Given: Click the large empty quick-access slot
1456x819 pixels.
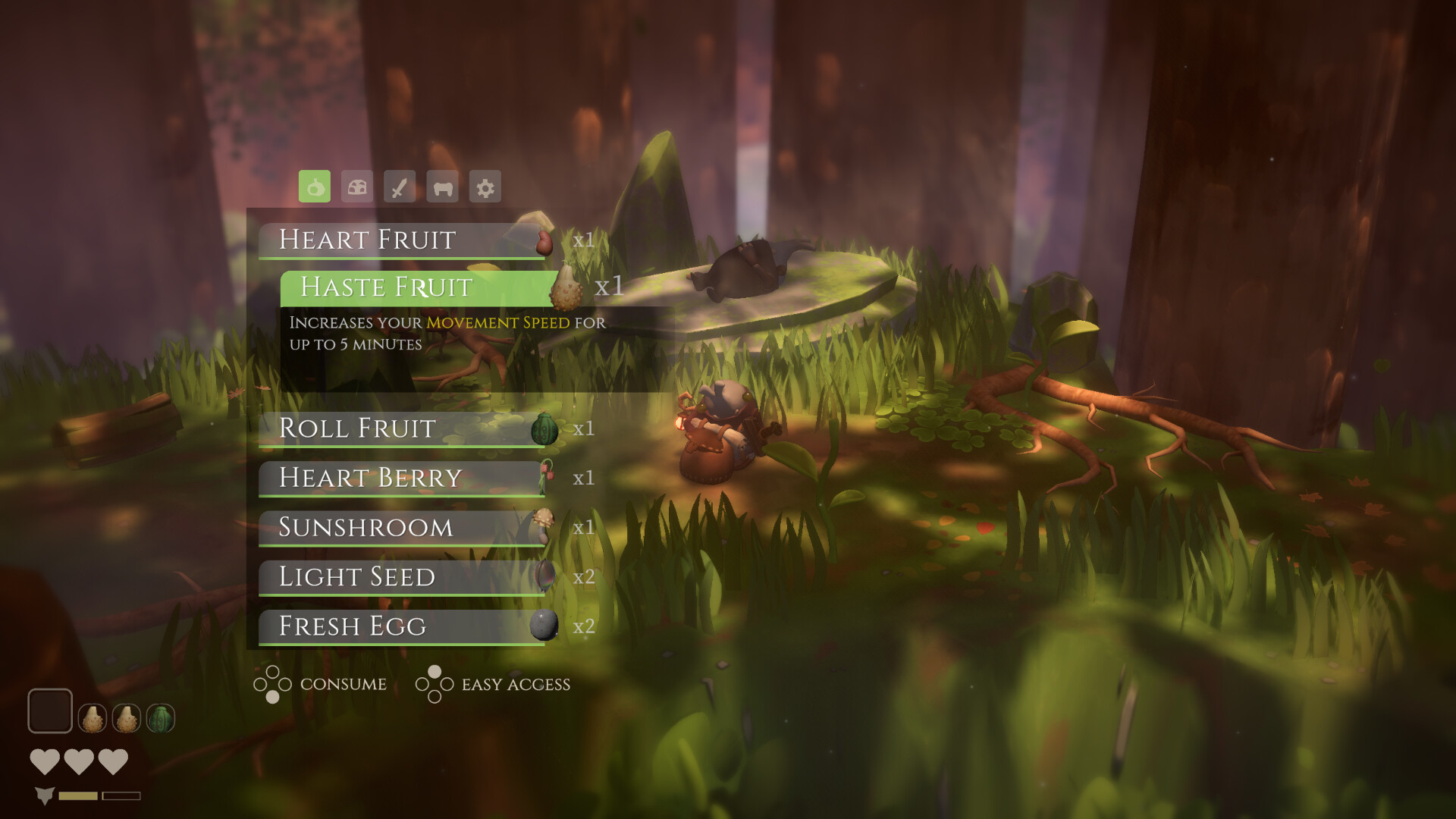Looking at the screenshot, I should point(50,711).
